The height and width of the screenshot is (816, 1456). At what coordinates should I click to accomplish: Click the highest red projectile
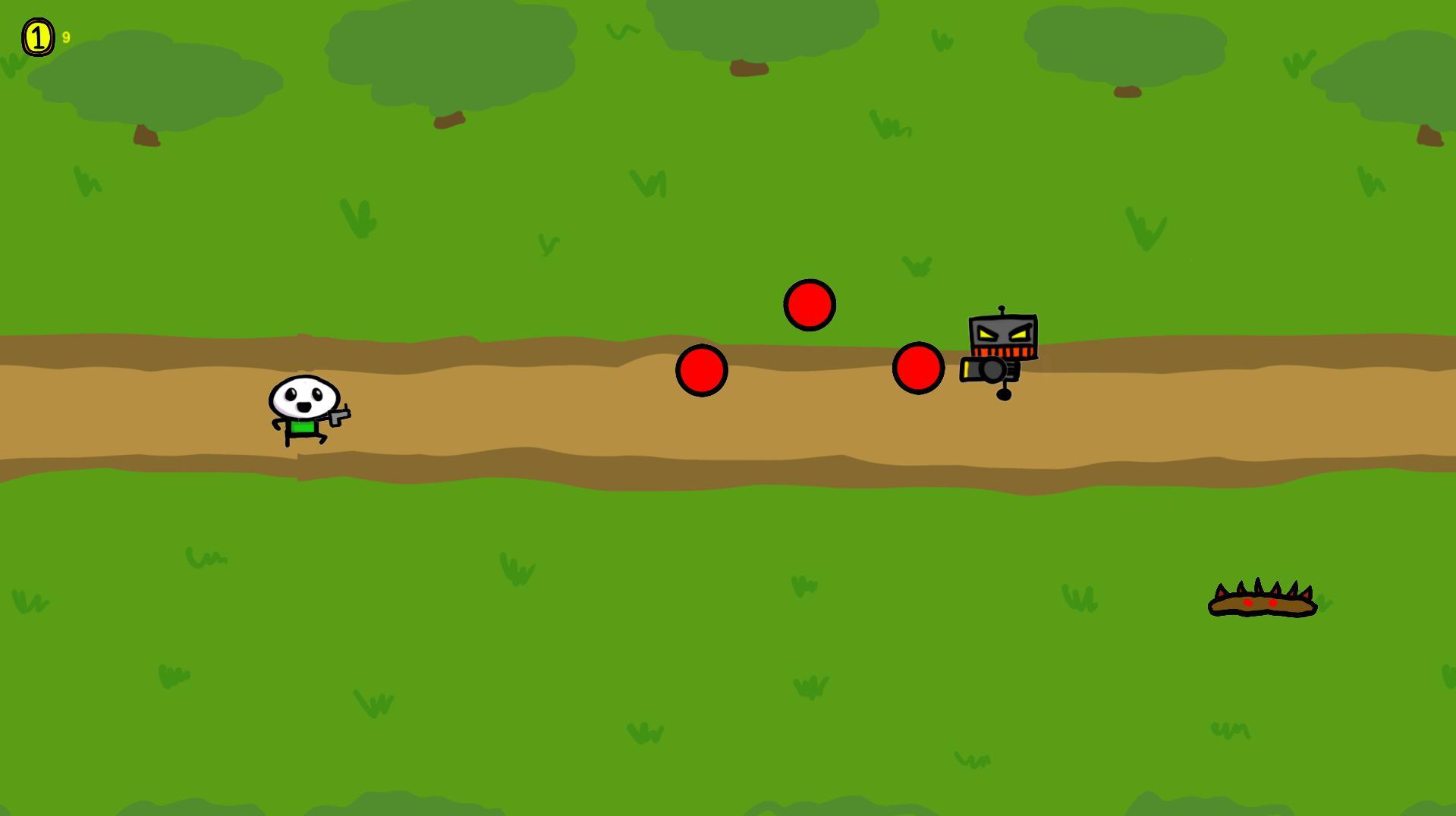810,305
